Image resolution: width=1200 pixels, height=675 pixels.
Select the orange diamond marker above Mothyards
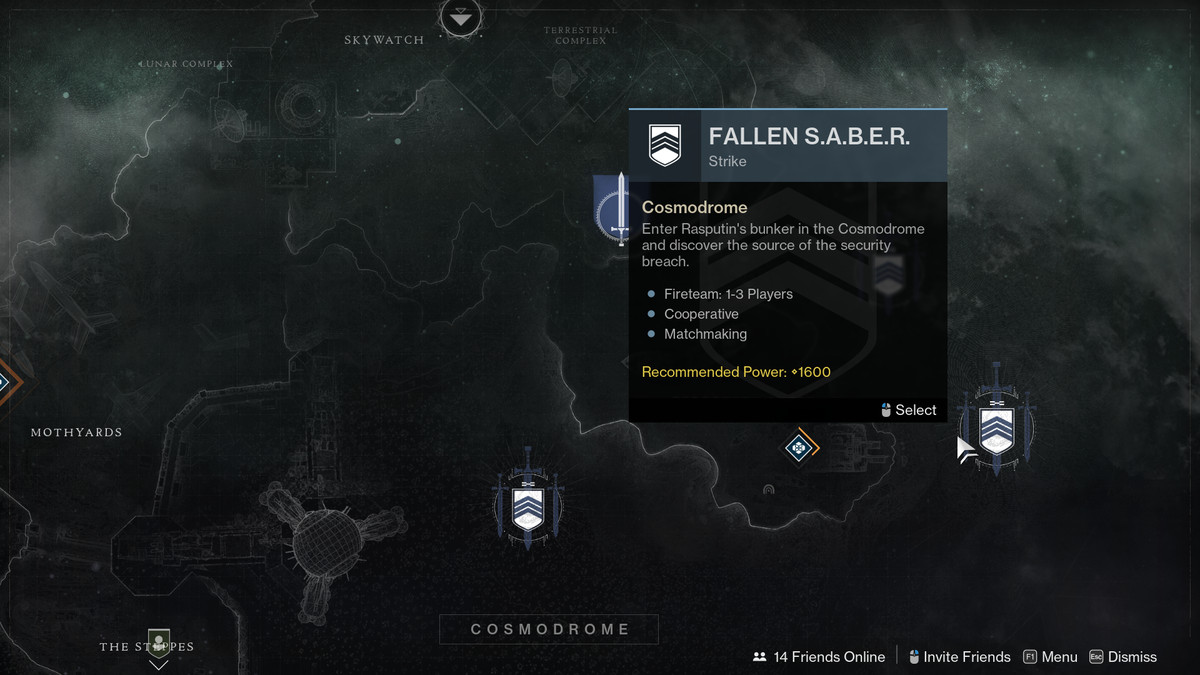(4, 381)
